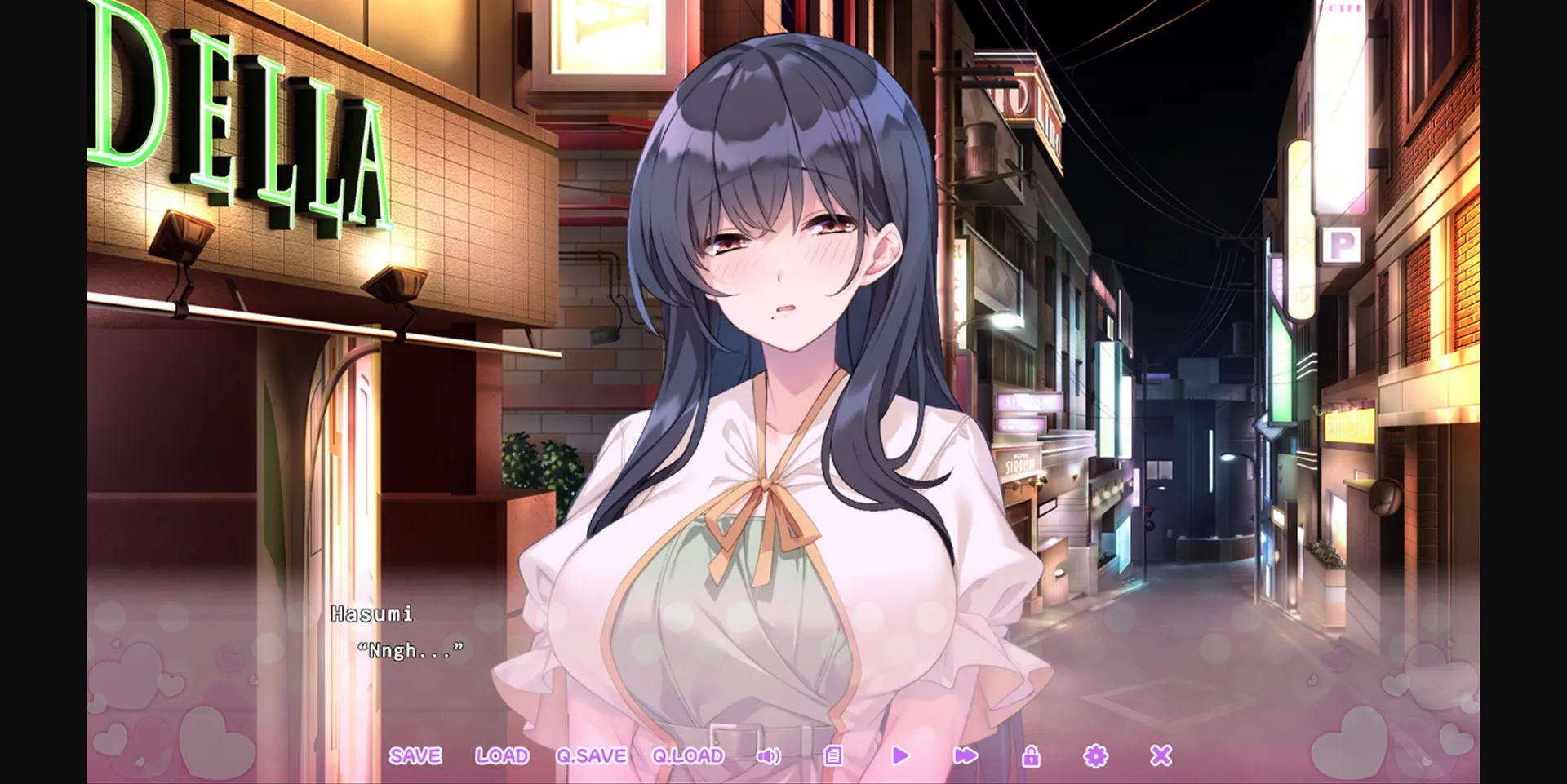Start auto-play mode with the play icon
The height and width of the screenshot is (784, 1567).
point(899,756)
